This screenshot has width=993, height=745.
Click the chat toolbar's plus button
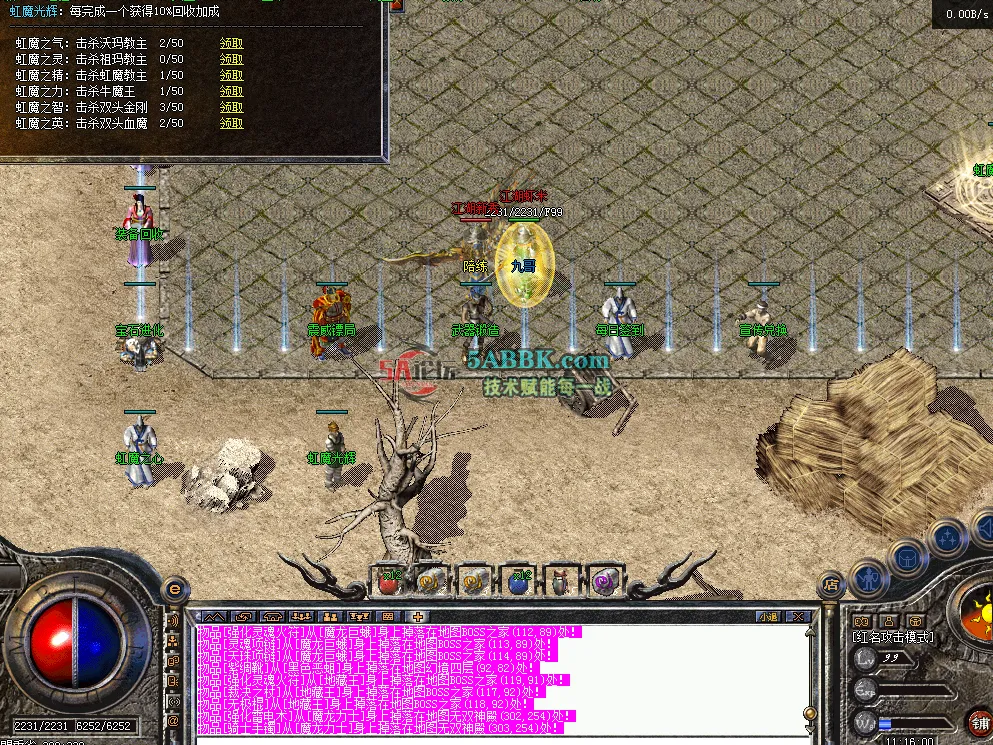417,616
